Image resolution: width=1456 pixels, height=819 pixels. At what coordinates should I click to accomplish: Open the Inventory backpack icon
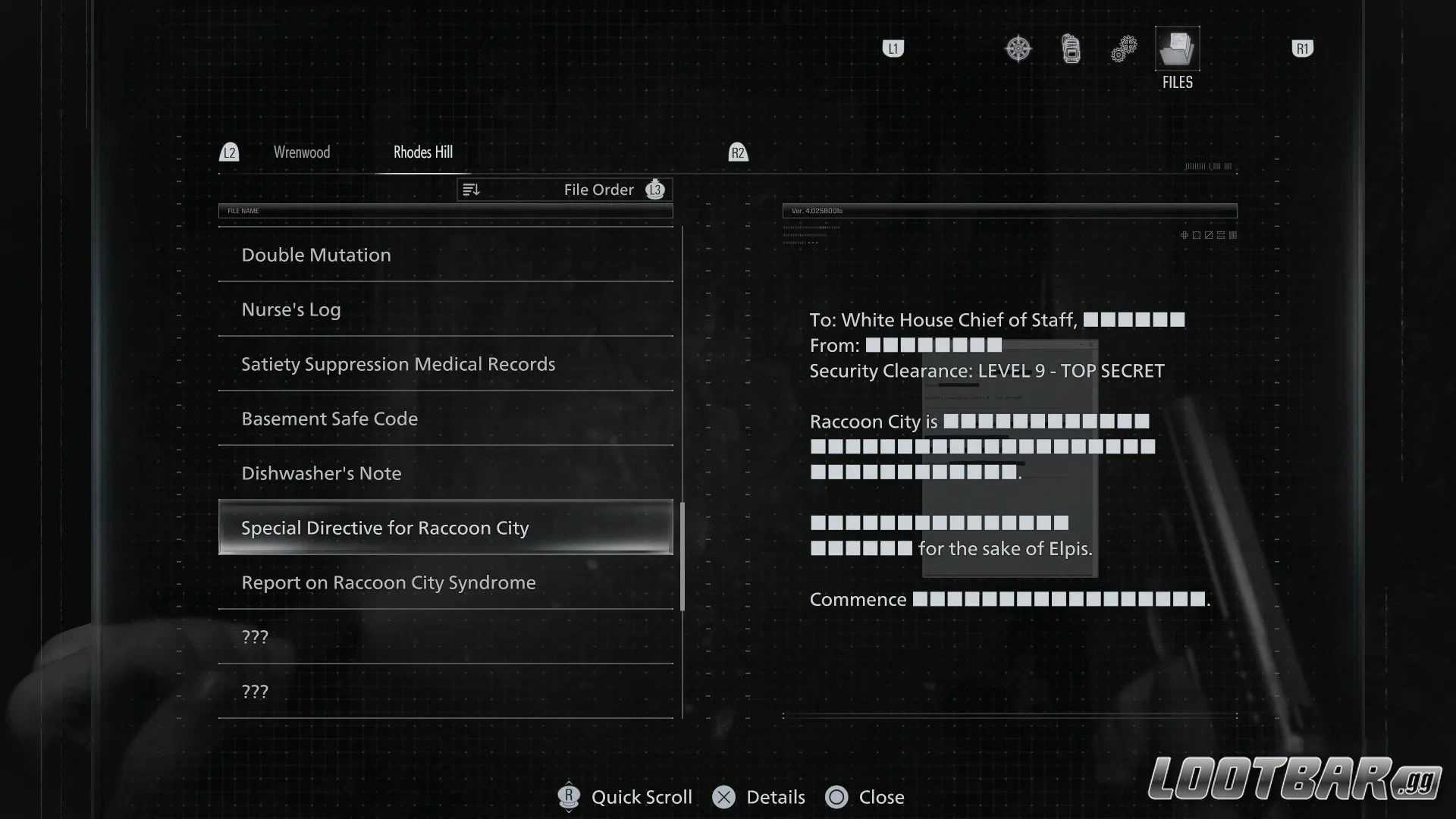(1071, 48)
